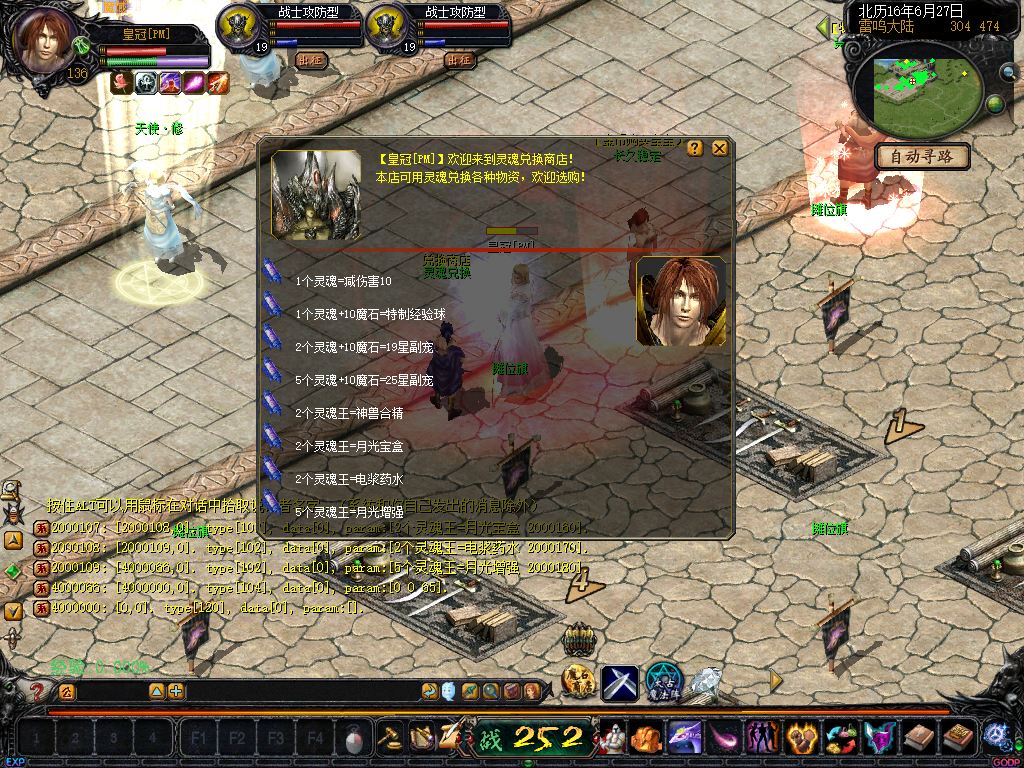Viewport: 1024px width, 768px height.
Task: Click the 自动寻路 auto-pathfinding button
Action: [922, 157]
